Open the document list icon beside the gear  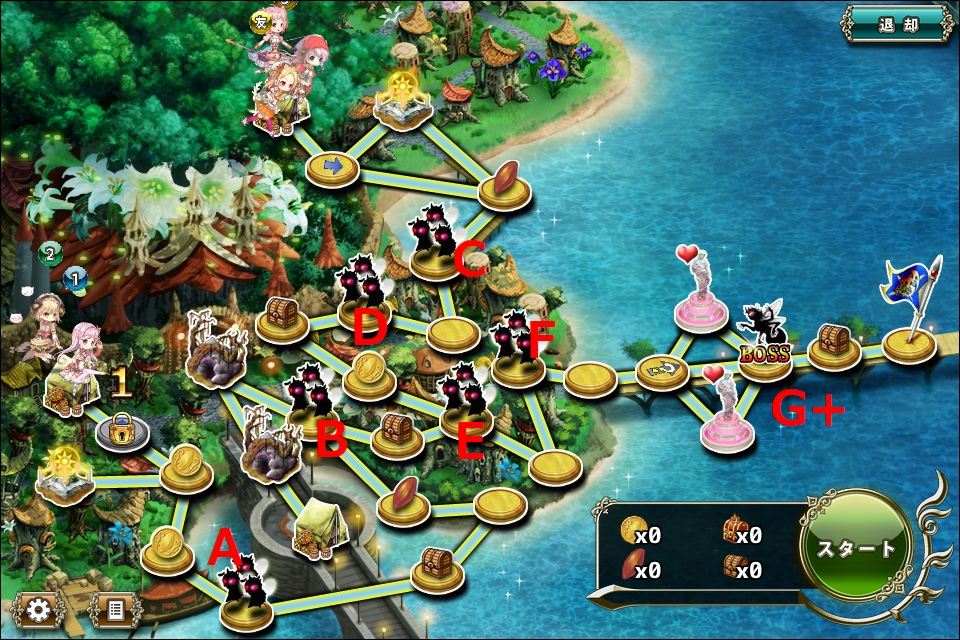click(115, 609)
